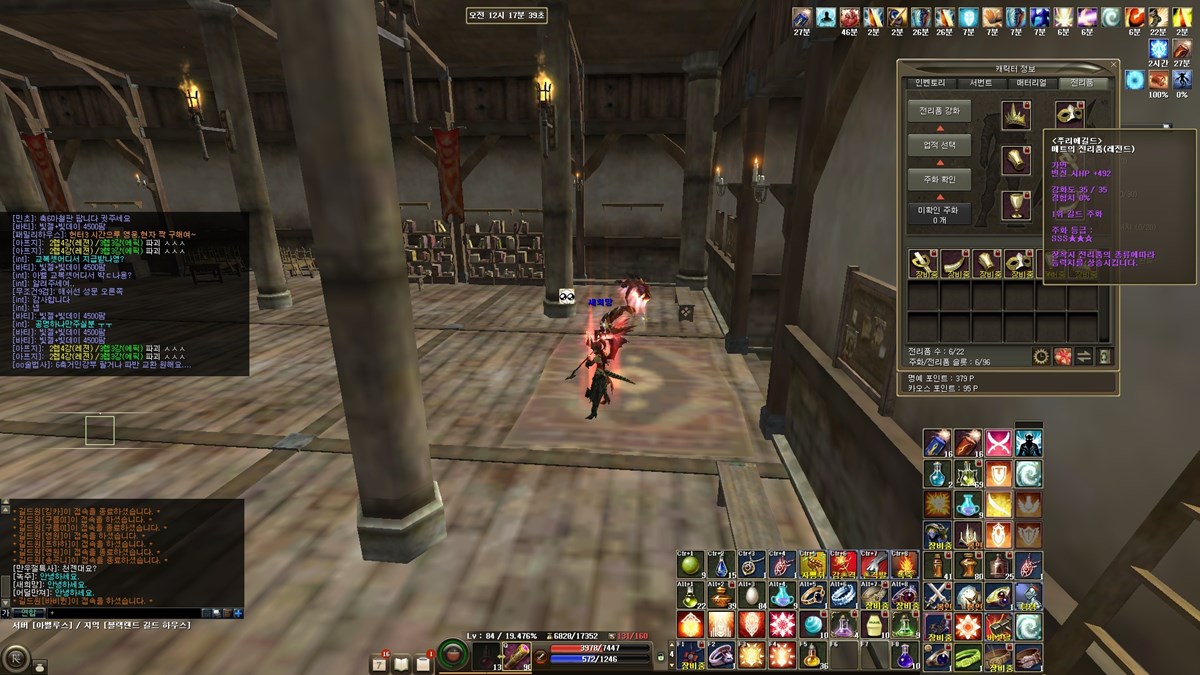
Task: Select the 매터리얼 tab
Action: coord(1030,83)
